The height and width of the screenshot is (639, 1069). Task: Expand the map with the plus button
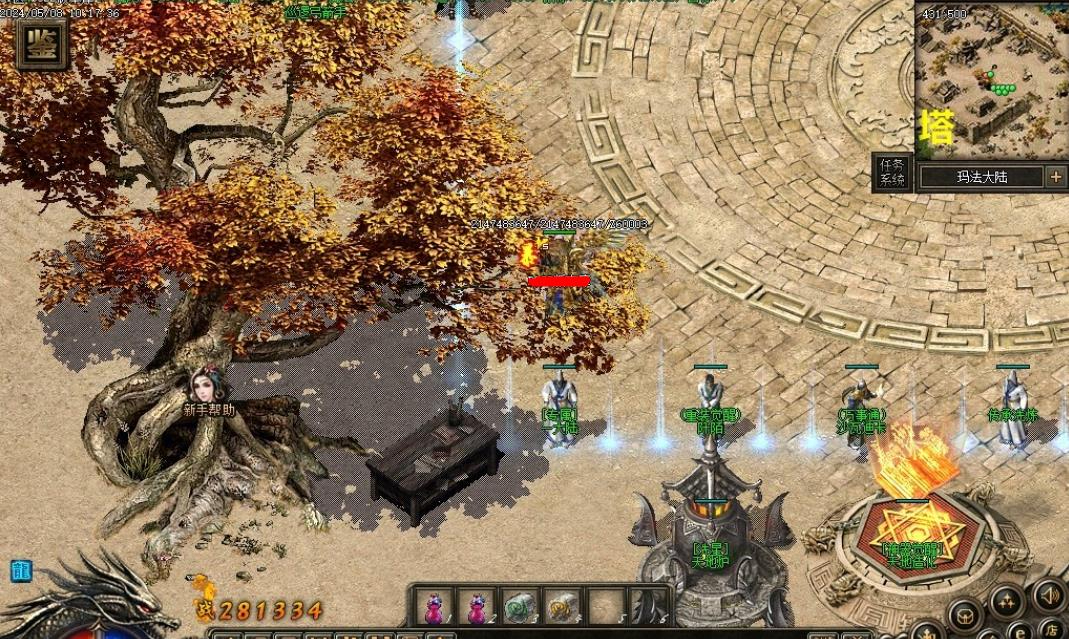[x=1056, y=177]
